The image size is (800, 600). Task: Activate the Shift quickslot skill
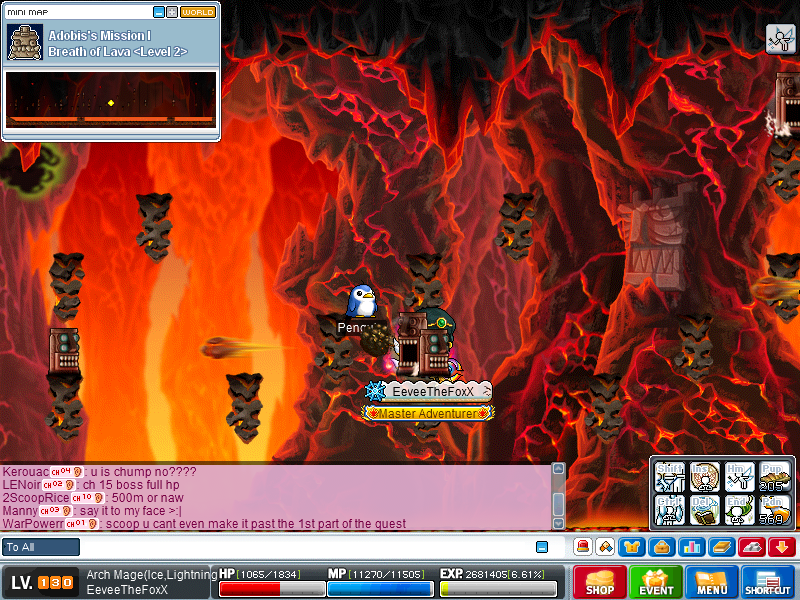coord(670,476)
